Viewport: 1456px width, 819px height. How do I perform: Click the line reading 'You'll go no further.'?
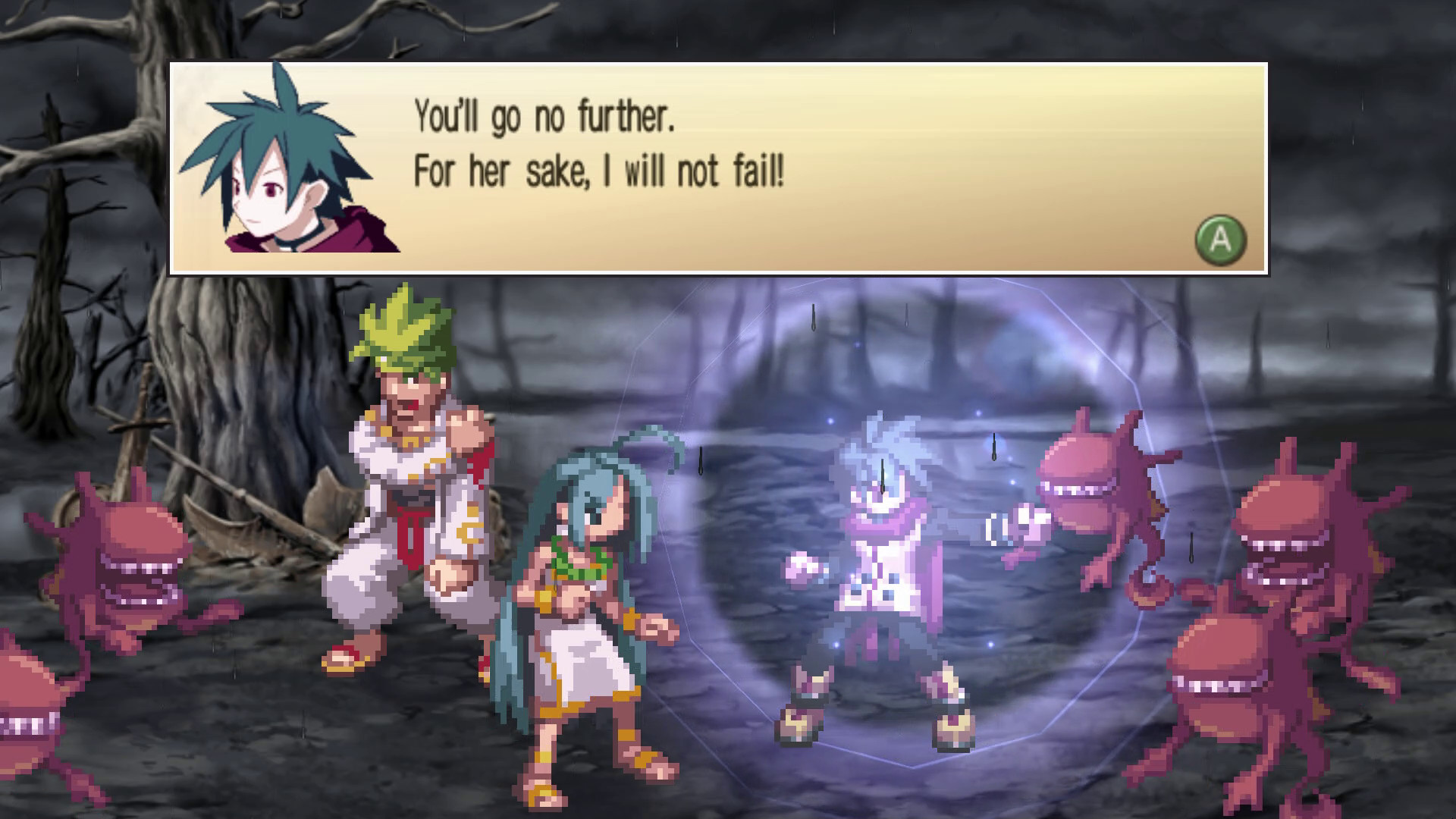pyautogui.click(x=544, y=115)
